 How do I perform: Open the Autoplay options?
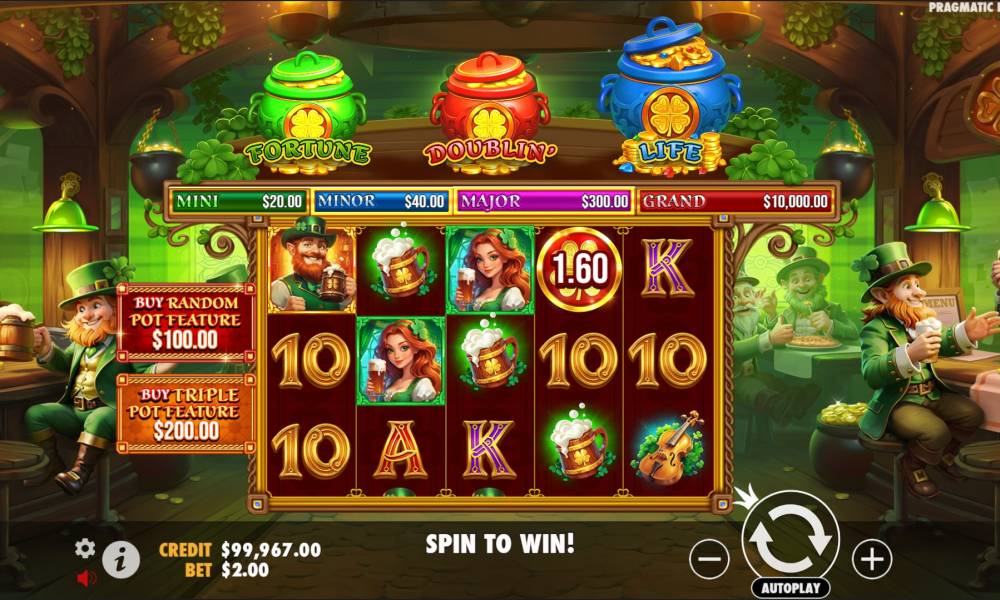coord(791,587)
